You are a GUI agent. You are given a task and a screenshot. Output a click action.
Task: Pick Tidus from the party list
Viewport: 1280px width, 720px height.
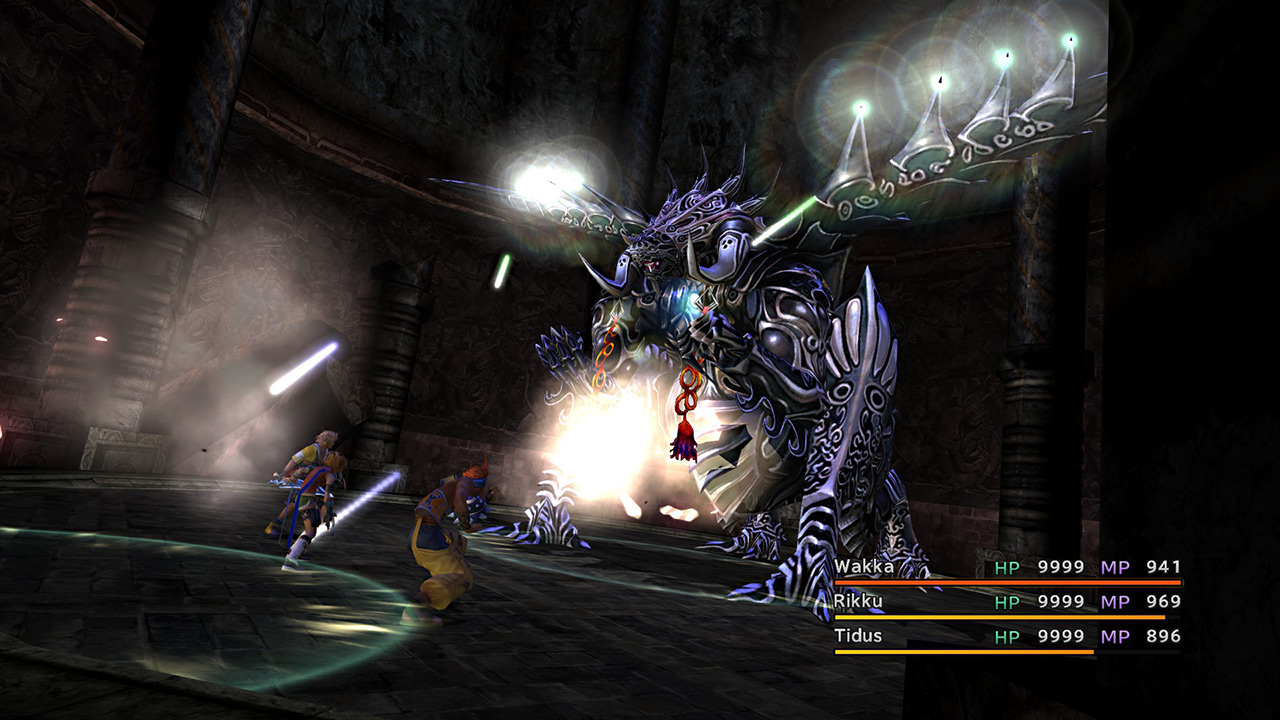[x=858, y=636]
